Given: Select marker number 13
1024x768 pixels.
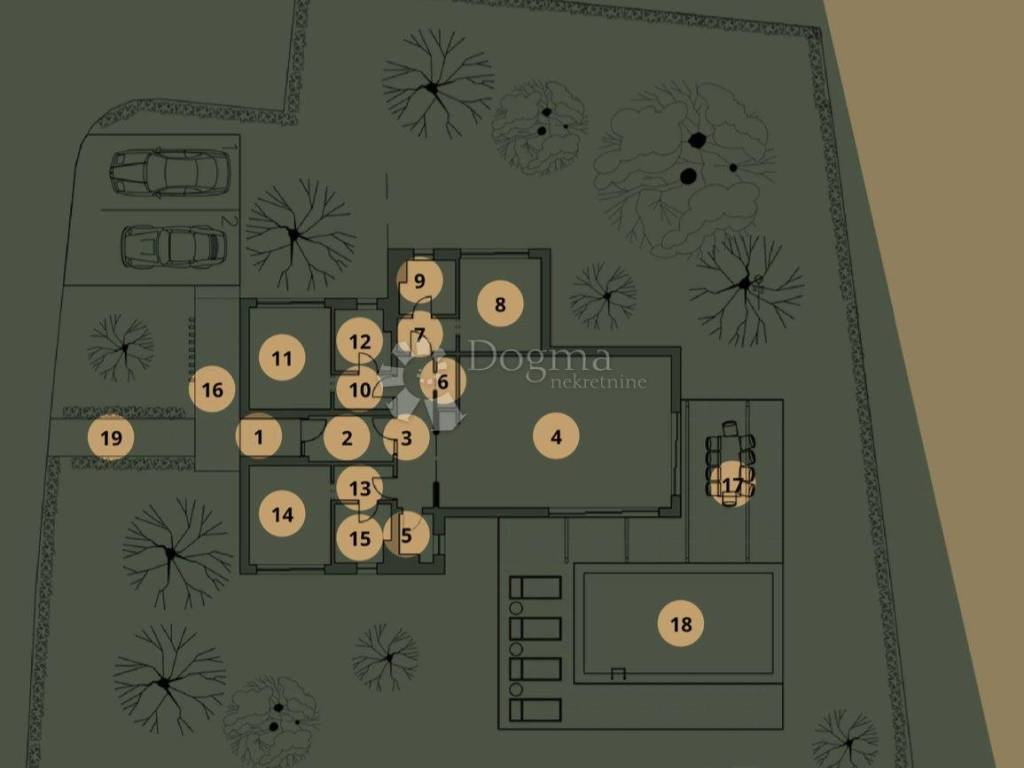Looking at the screenshot, I should (360, 488).
